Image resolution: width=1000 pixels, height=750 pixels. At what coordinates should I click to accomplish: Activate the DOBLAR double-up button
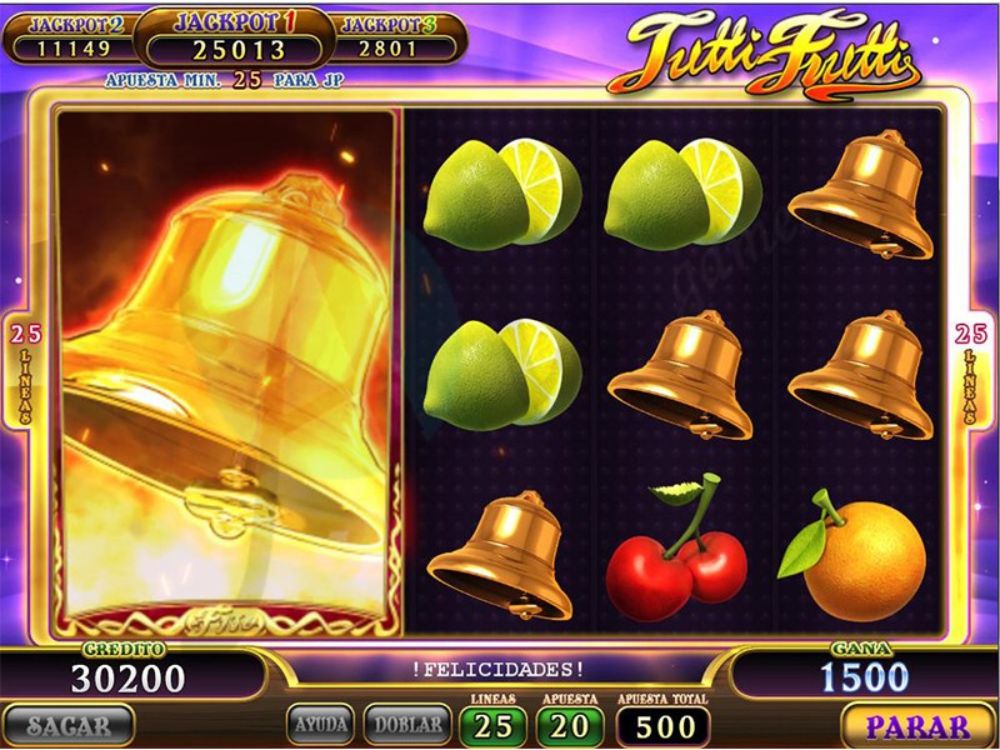[405, 724]
